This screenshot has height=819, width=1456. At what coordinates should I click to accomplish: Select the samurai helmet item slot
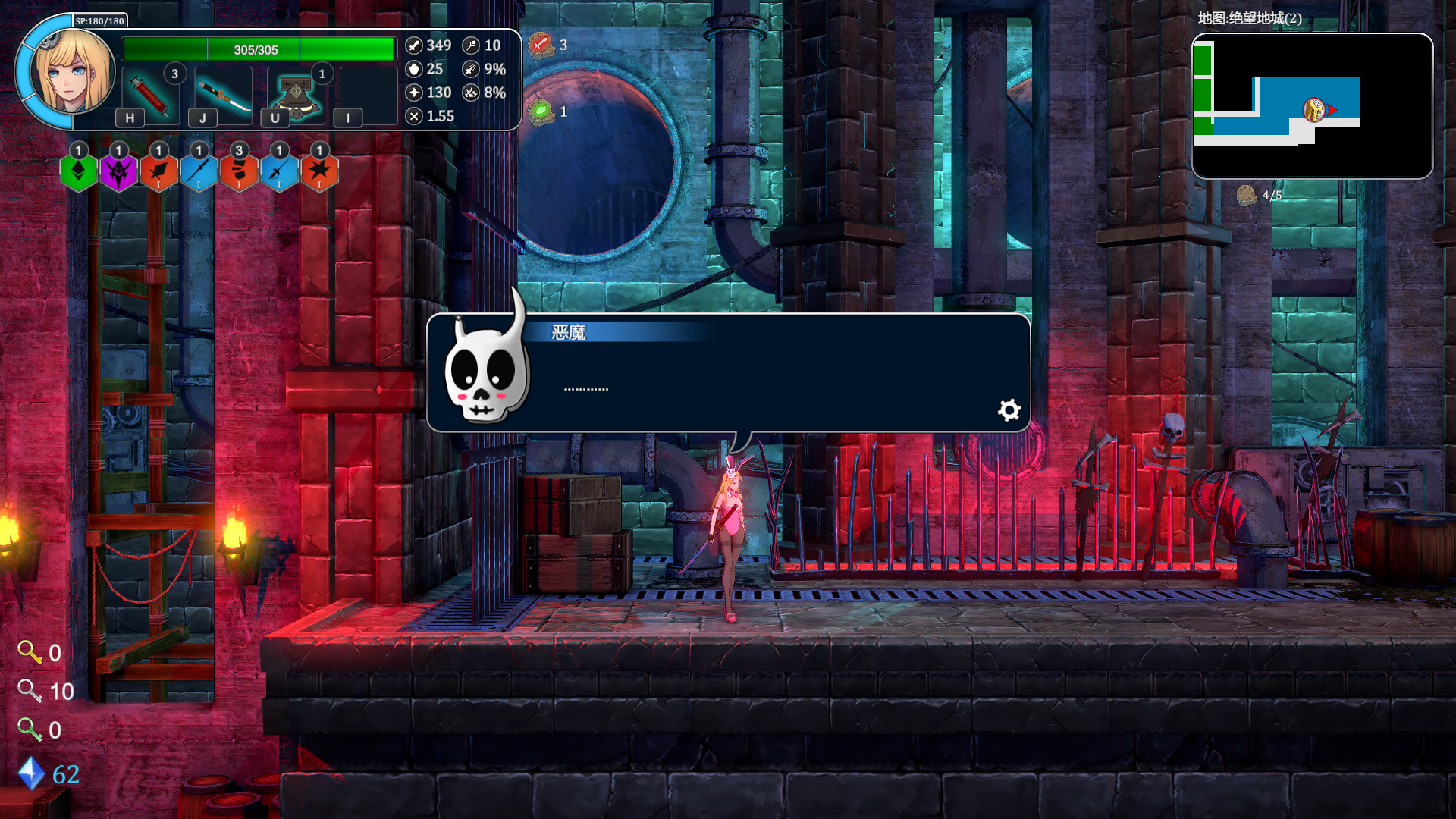click(296, 95)
